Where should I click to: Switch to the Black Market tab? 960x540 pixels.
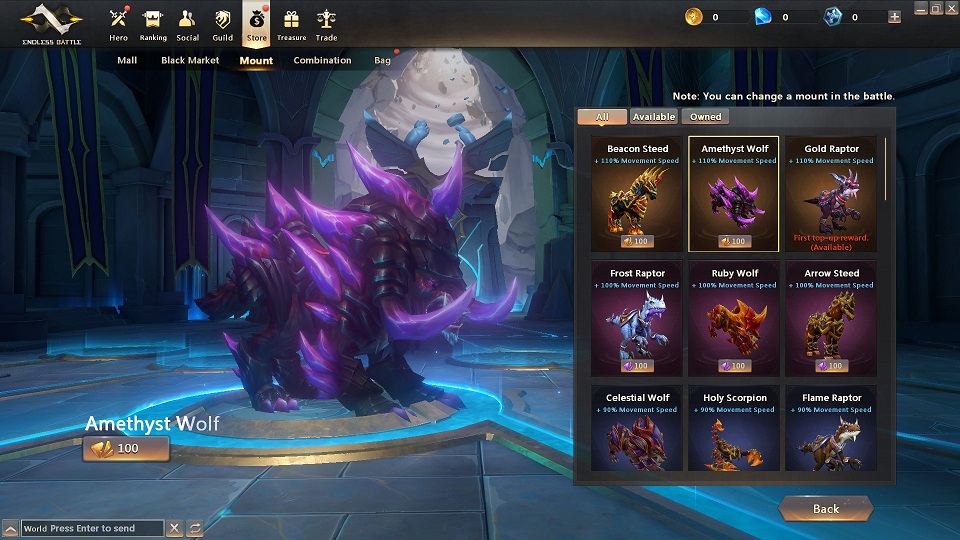pos(190,60)
